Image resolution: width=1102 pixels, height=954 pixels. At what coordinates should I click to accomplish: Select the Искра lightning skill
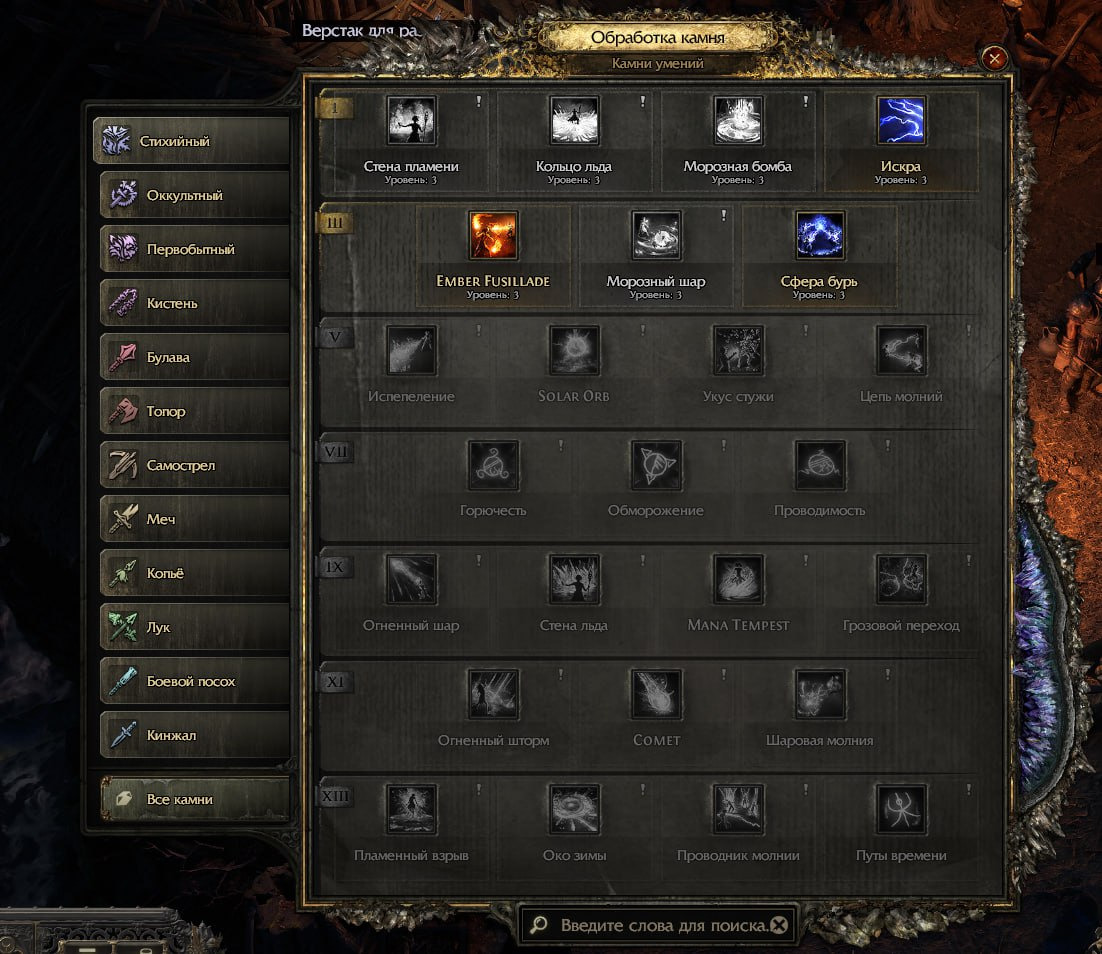coord(901,122)
